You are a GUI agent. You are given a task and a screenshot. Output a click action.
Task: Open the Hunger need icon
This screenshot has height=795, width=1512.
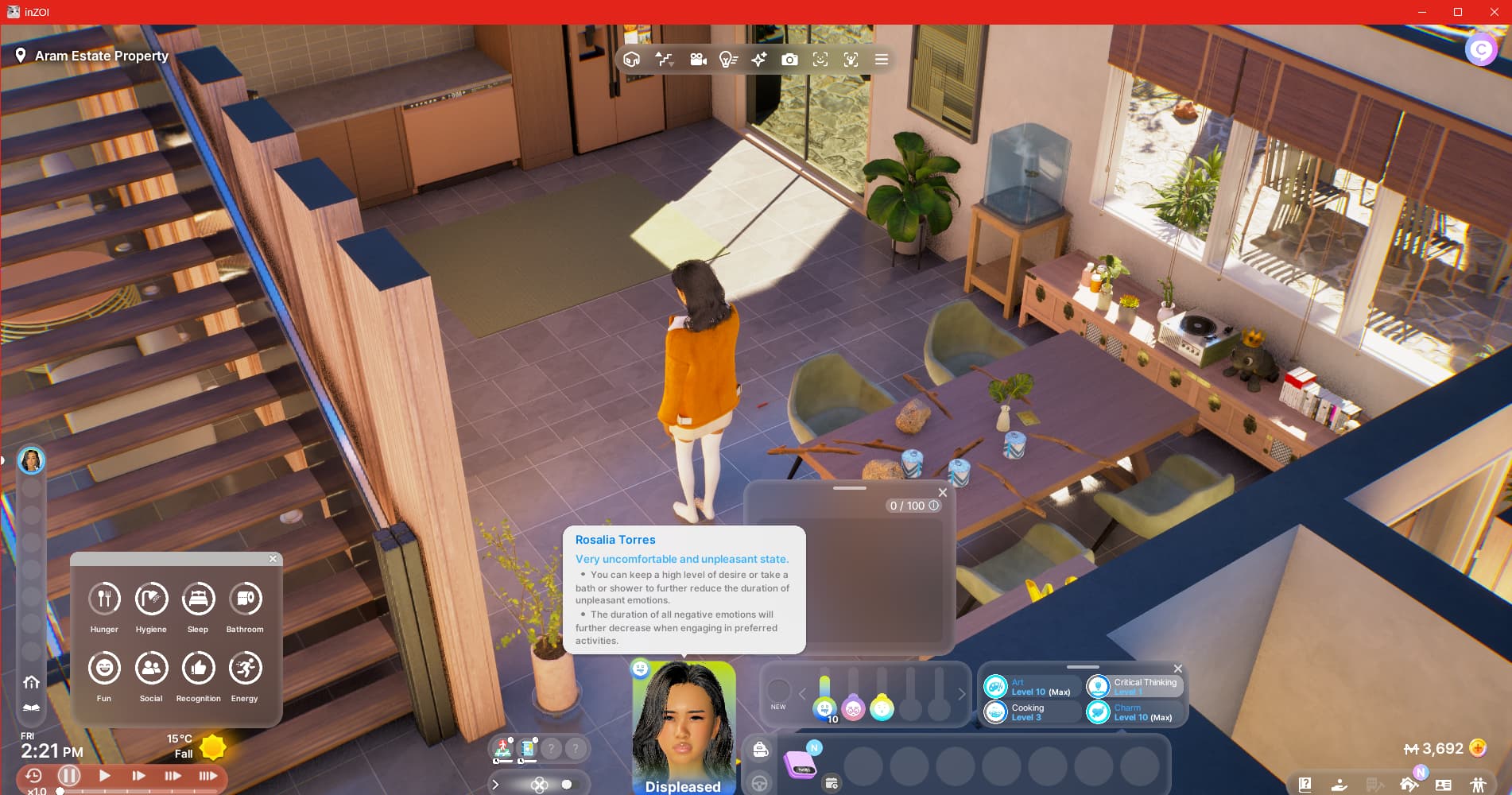coord(104,599)
